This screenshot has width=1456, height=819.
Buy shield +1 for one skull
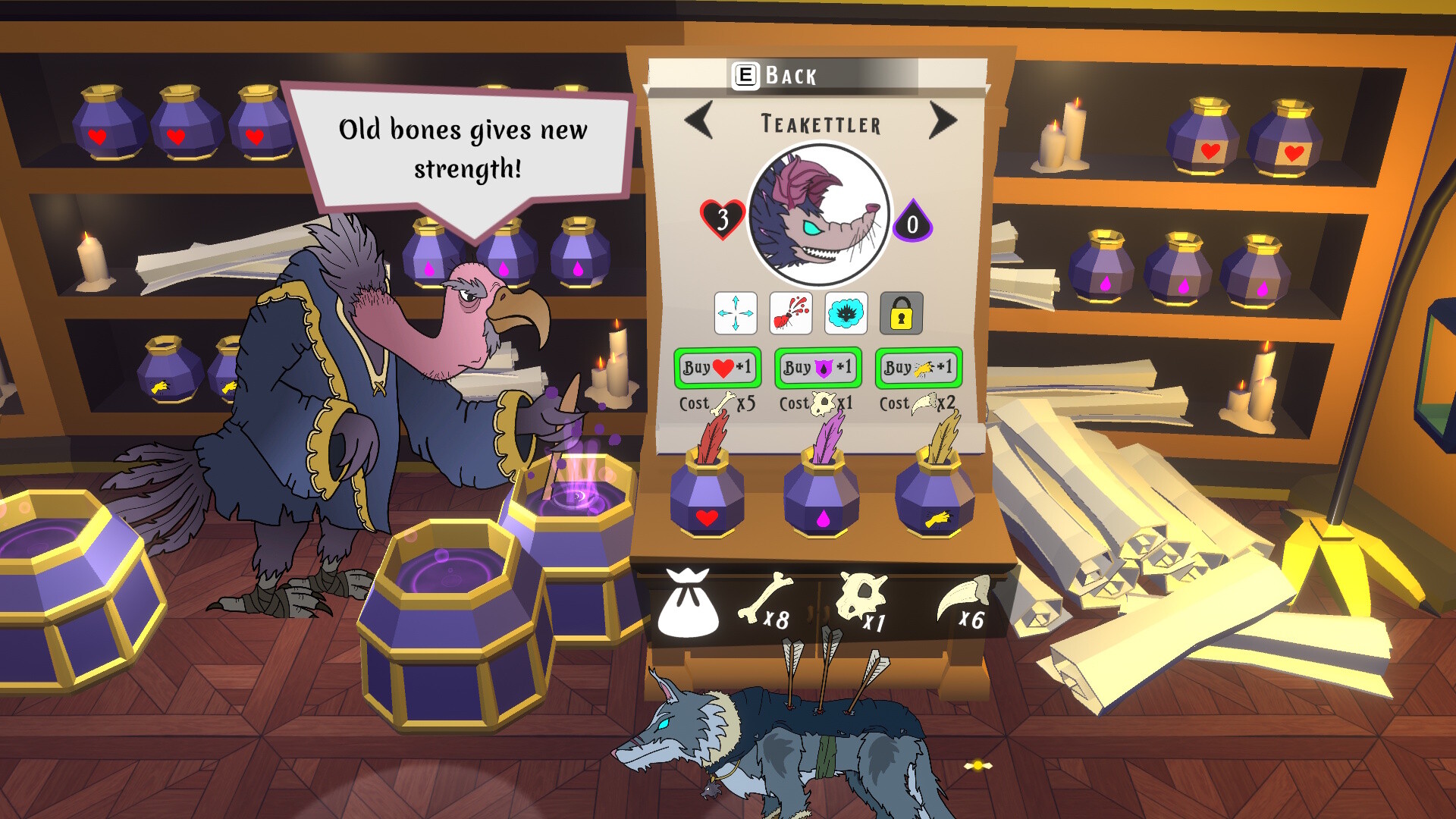(817, 368)
